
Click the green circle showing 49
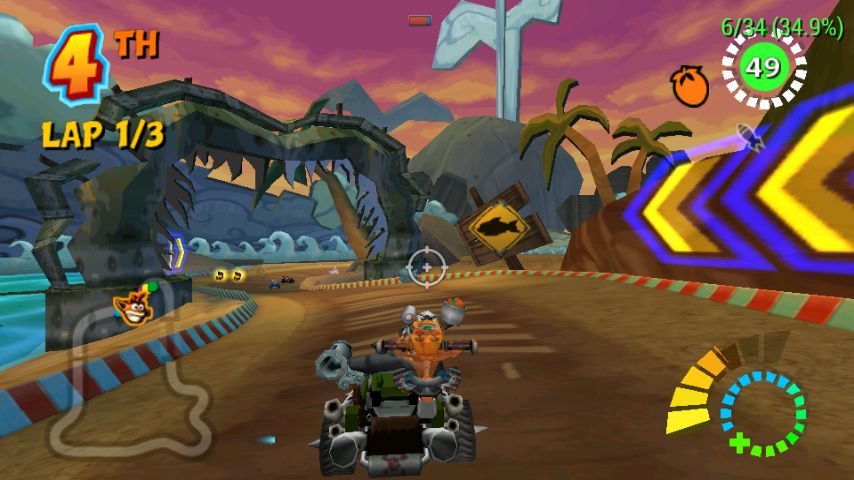(764, 68)
